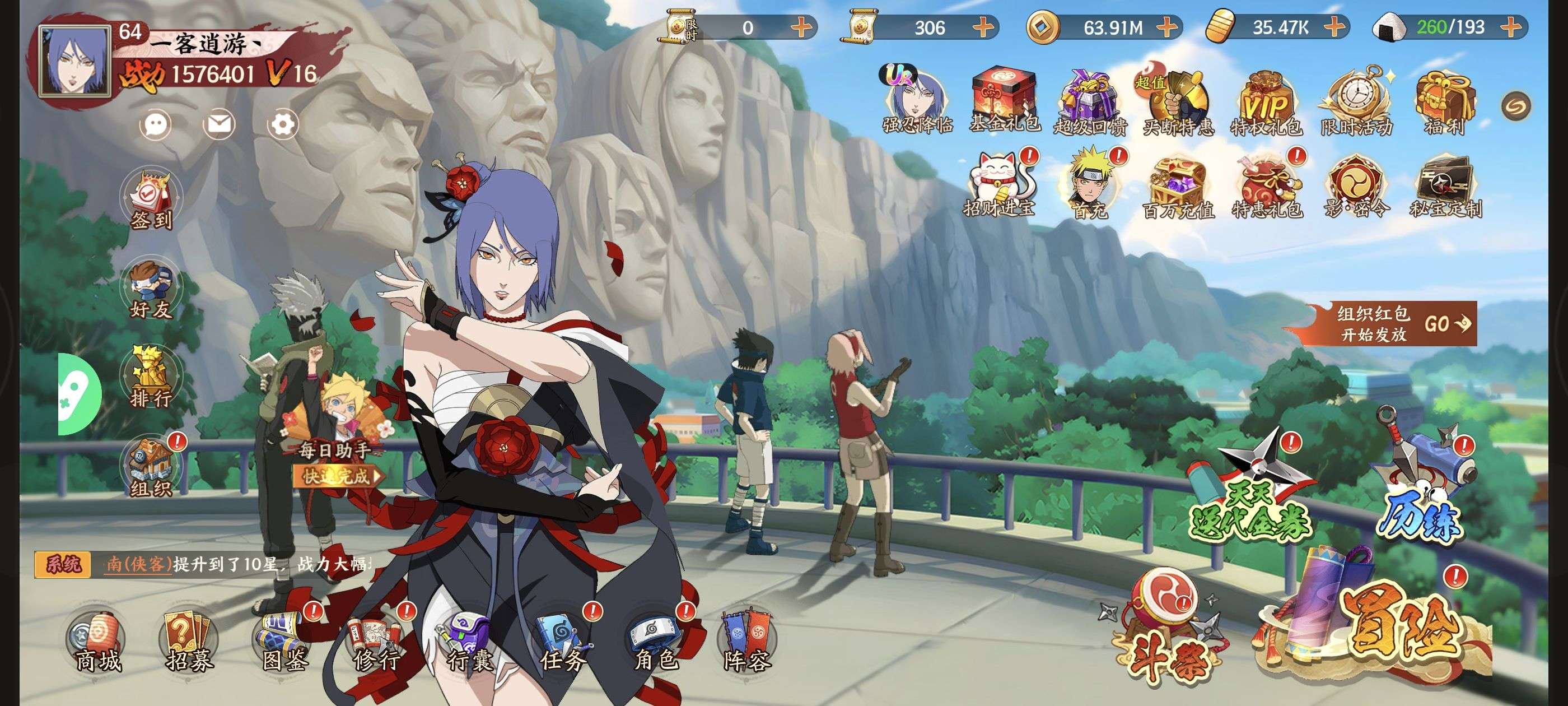The width and height of the screenshot is (1568, 706).
Task: Open the VIP 特权礼包 pack
Action: point(1267,104)
